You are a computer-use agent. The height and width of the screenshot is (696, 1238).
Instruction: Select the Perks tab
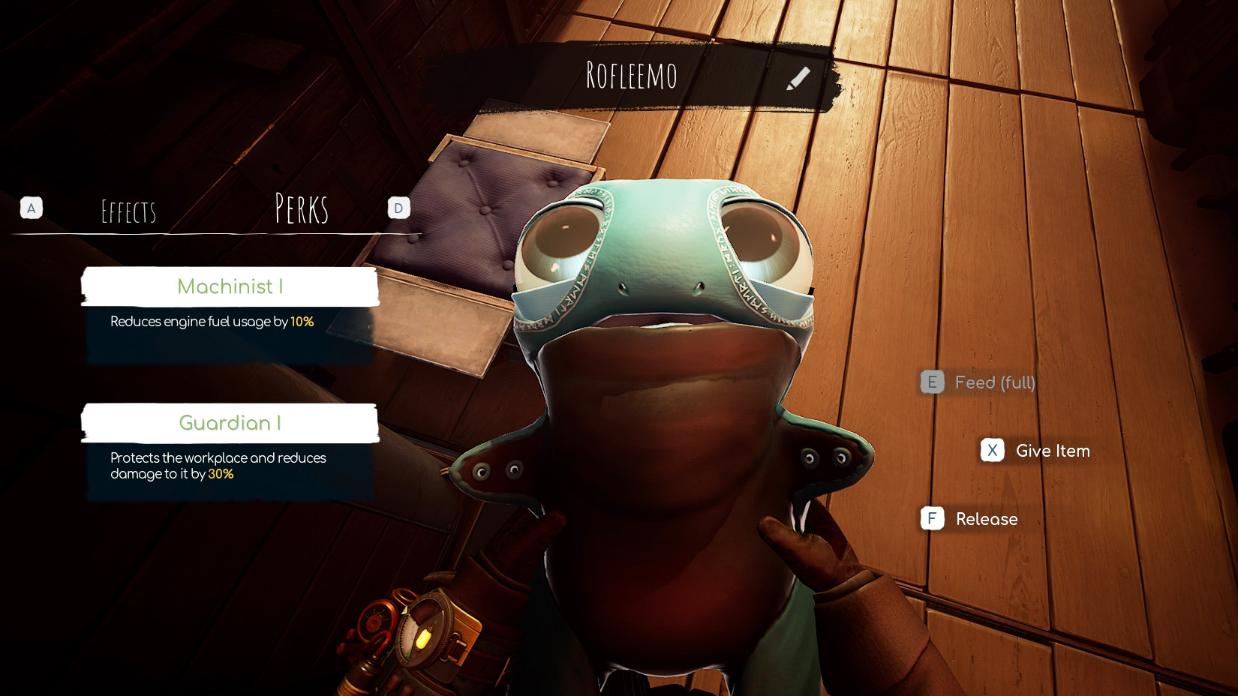pyautogui.click(x=301, y=209)
